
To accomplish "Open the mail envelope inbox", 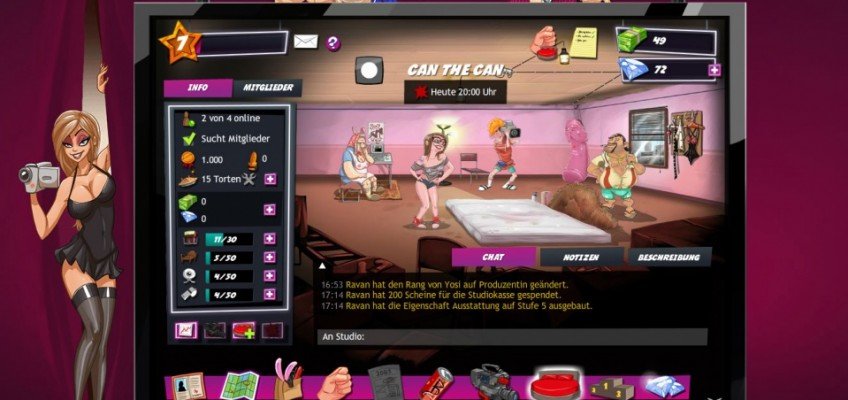I will pos(305,42).
